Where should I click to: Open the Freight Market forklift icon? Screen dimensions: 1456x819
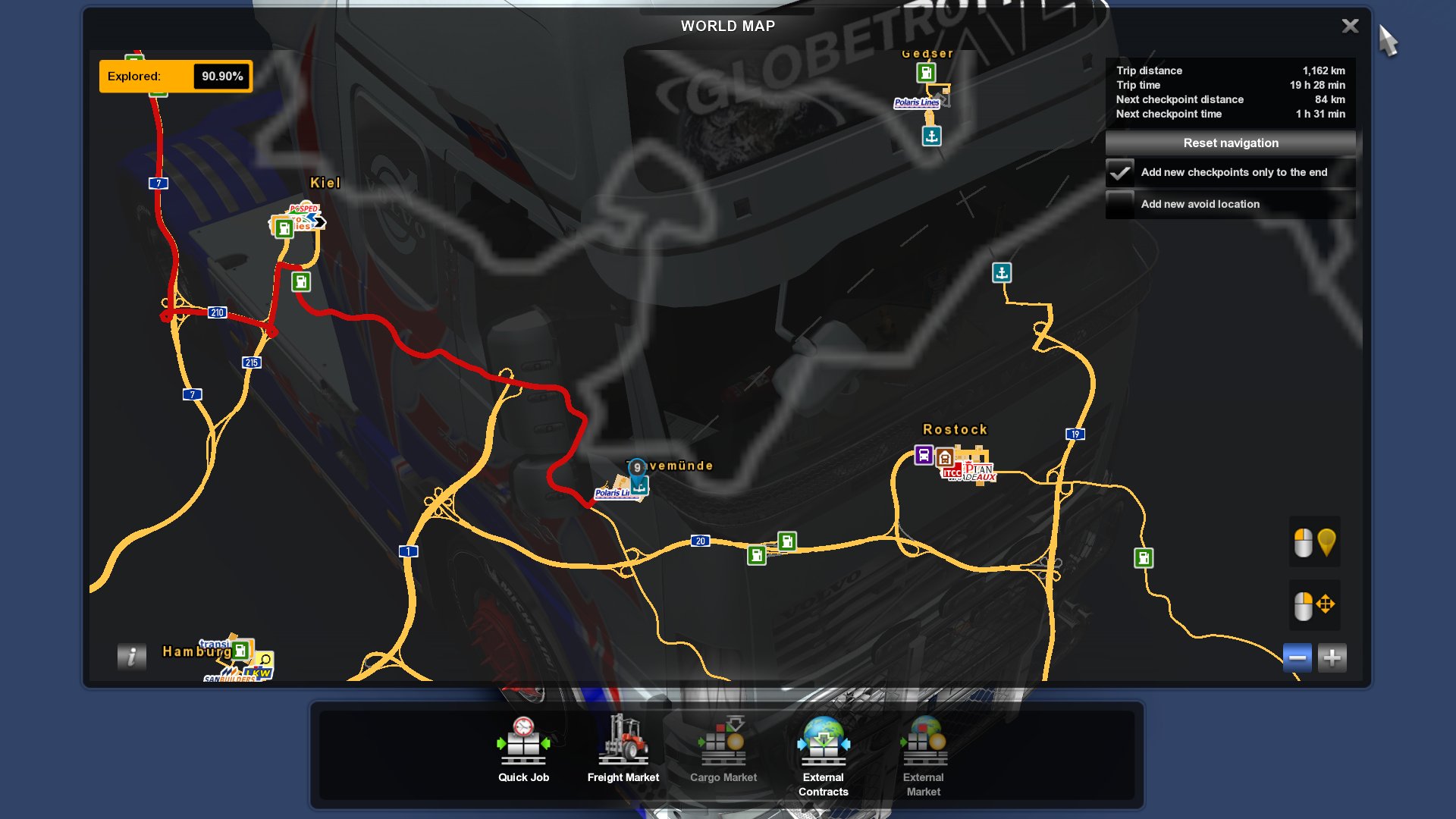coord(623,742)
